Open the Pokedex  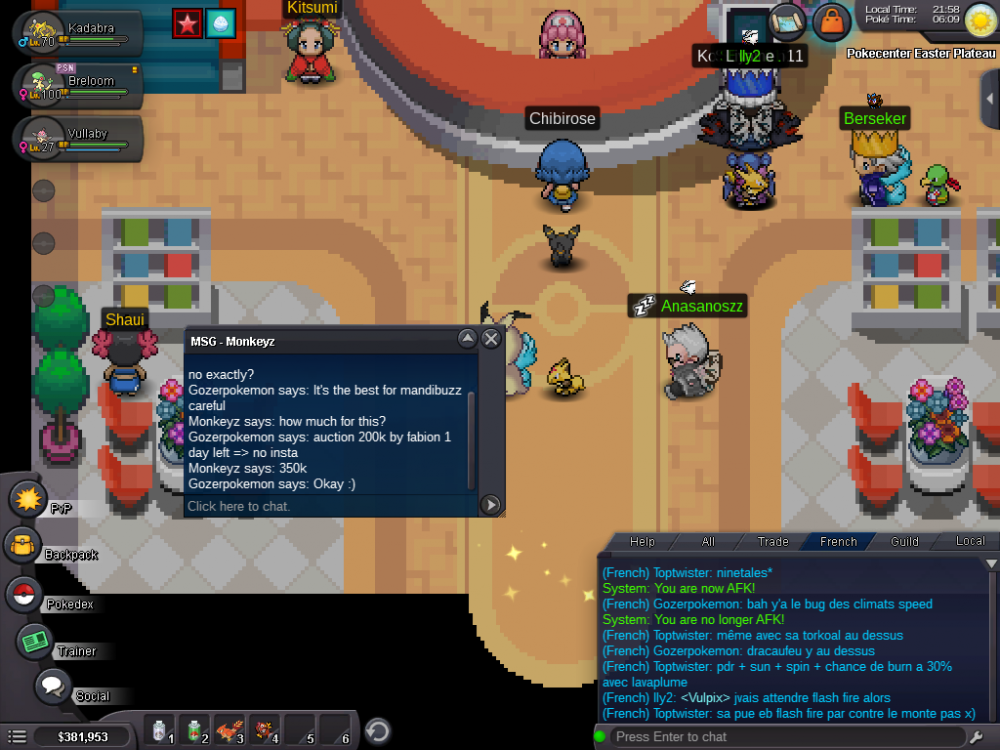(22, 594)
